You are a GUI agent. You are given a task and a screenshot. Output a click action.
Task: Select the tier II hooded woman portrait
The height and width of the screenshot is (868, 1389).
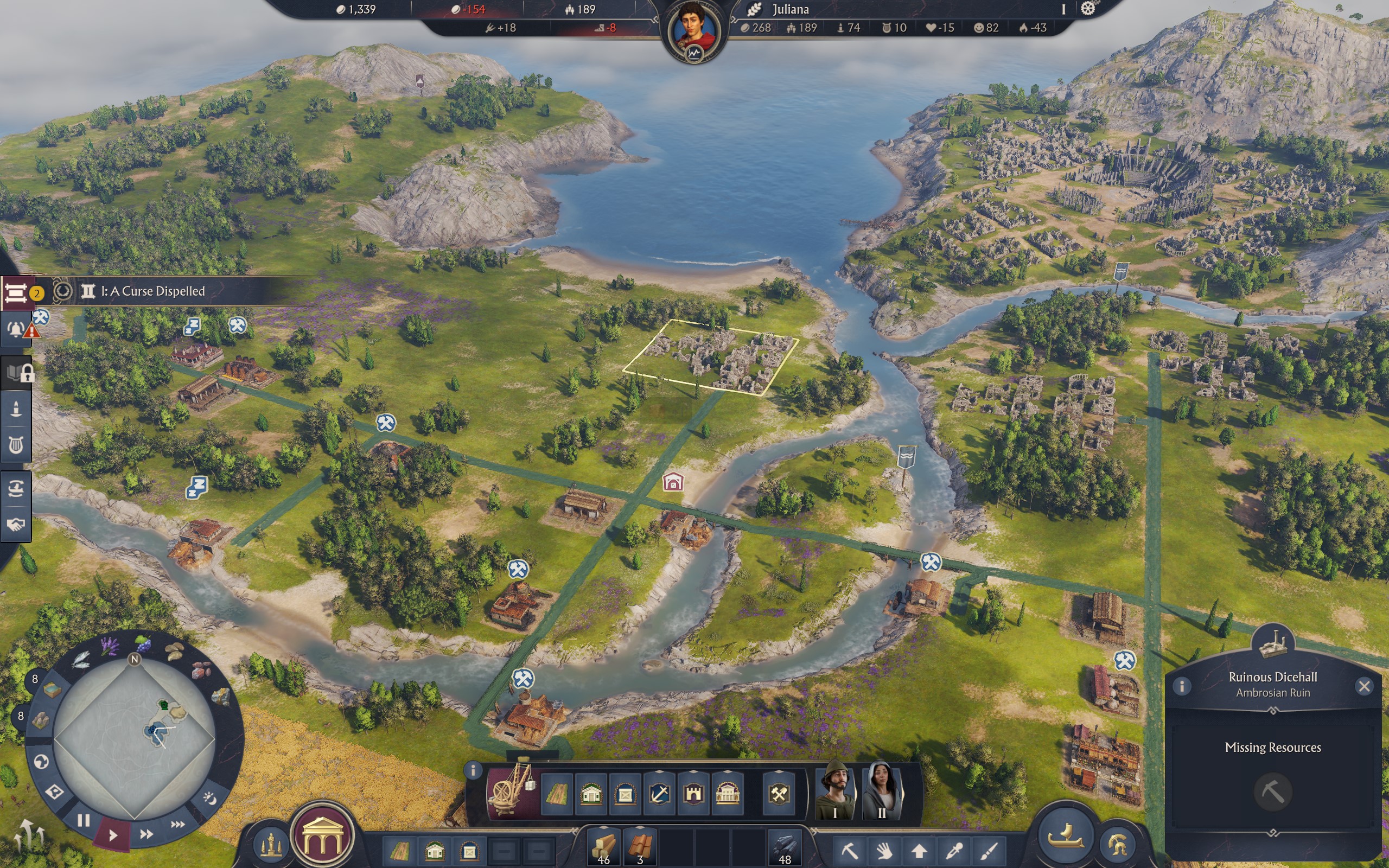pyautogui.click(x=882, y=790)
